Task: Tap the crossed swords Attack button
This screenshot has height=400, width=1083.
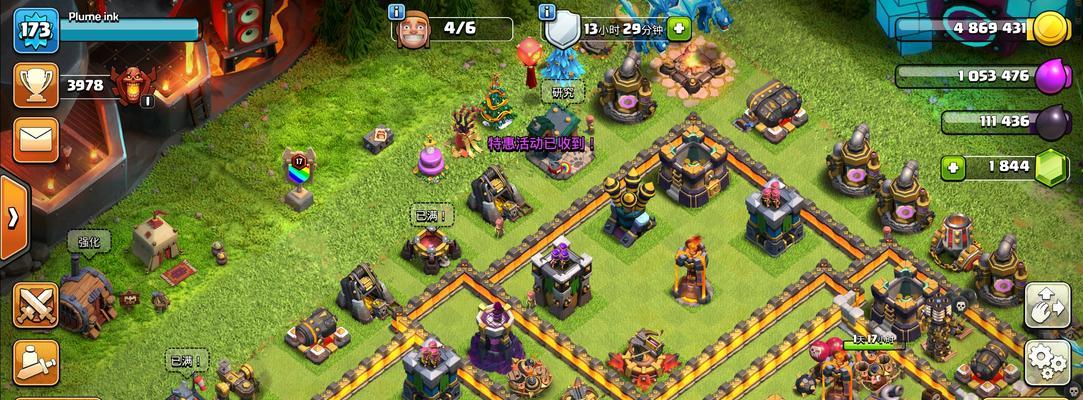Action: [36, 304]
